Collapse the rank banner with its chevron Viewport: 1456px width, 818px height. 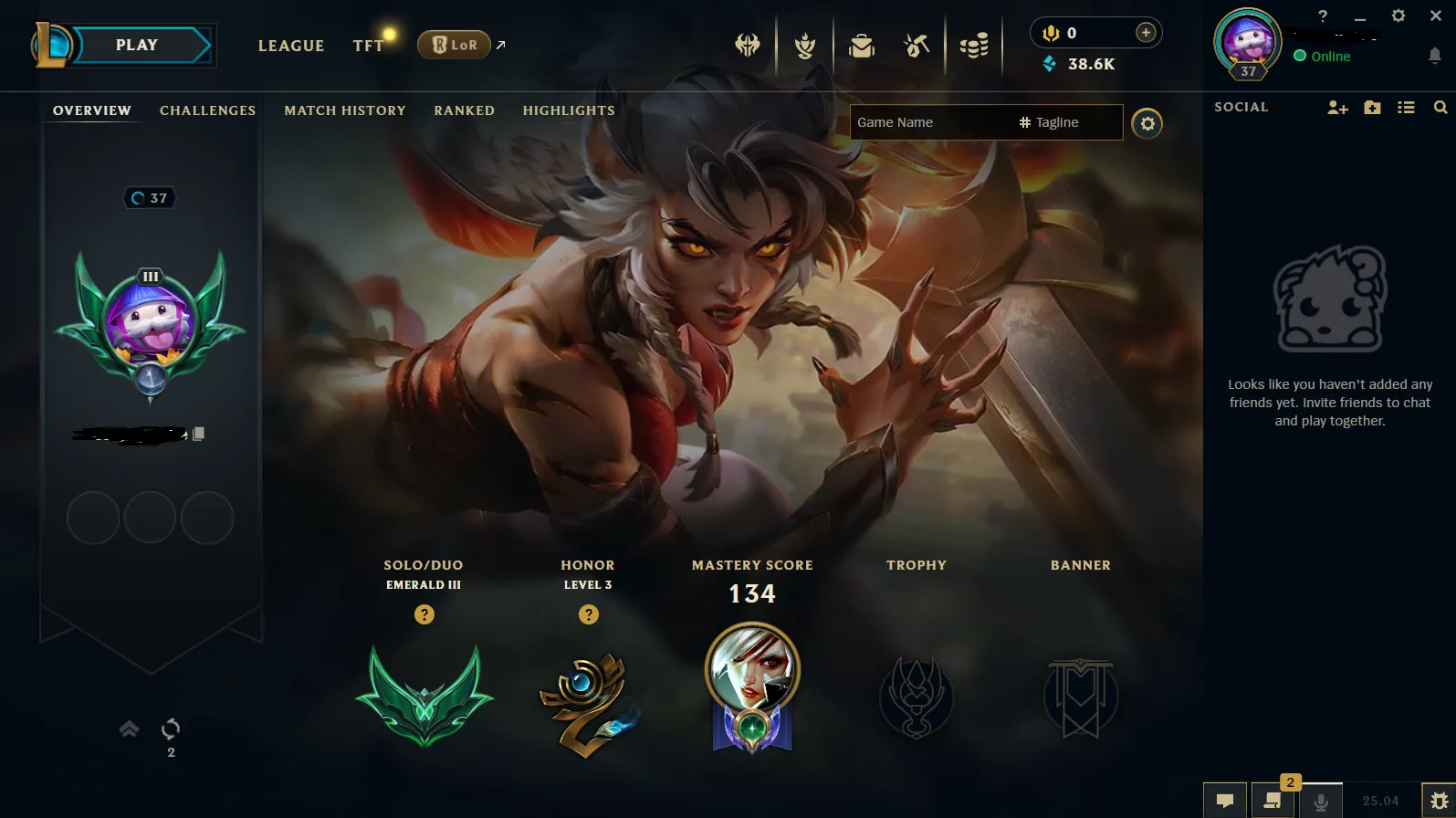128,729
